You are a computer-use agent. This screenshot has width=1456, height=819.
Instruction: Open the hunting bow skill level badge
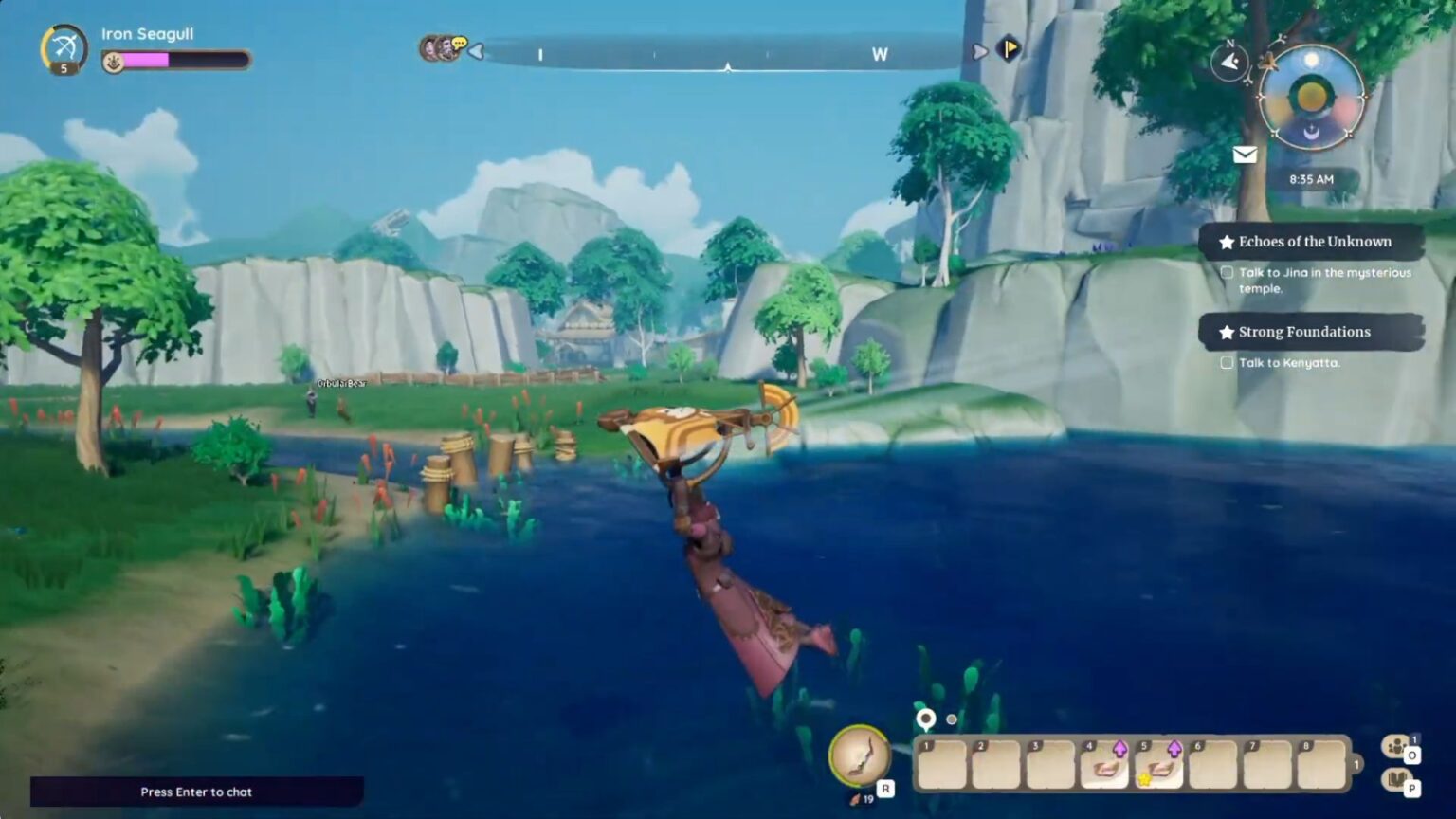pyautogui.click(x=64, y=47)
